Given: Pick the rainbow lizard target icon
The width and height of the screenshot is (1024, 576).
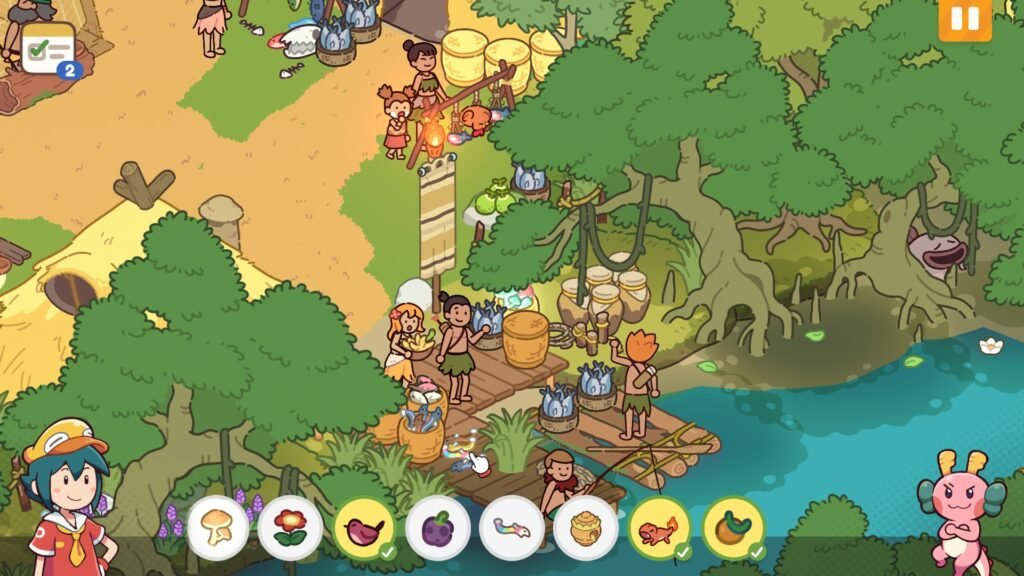Looking at the screenshot, I should pyautogui.click(x=511, y=527).
